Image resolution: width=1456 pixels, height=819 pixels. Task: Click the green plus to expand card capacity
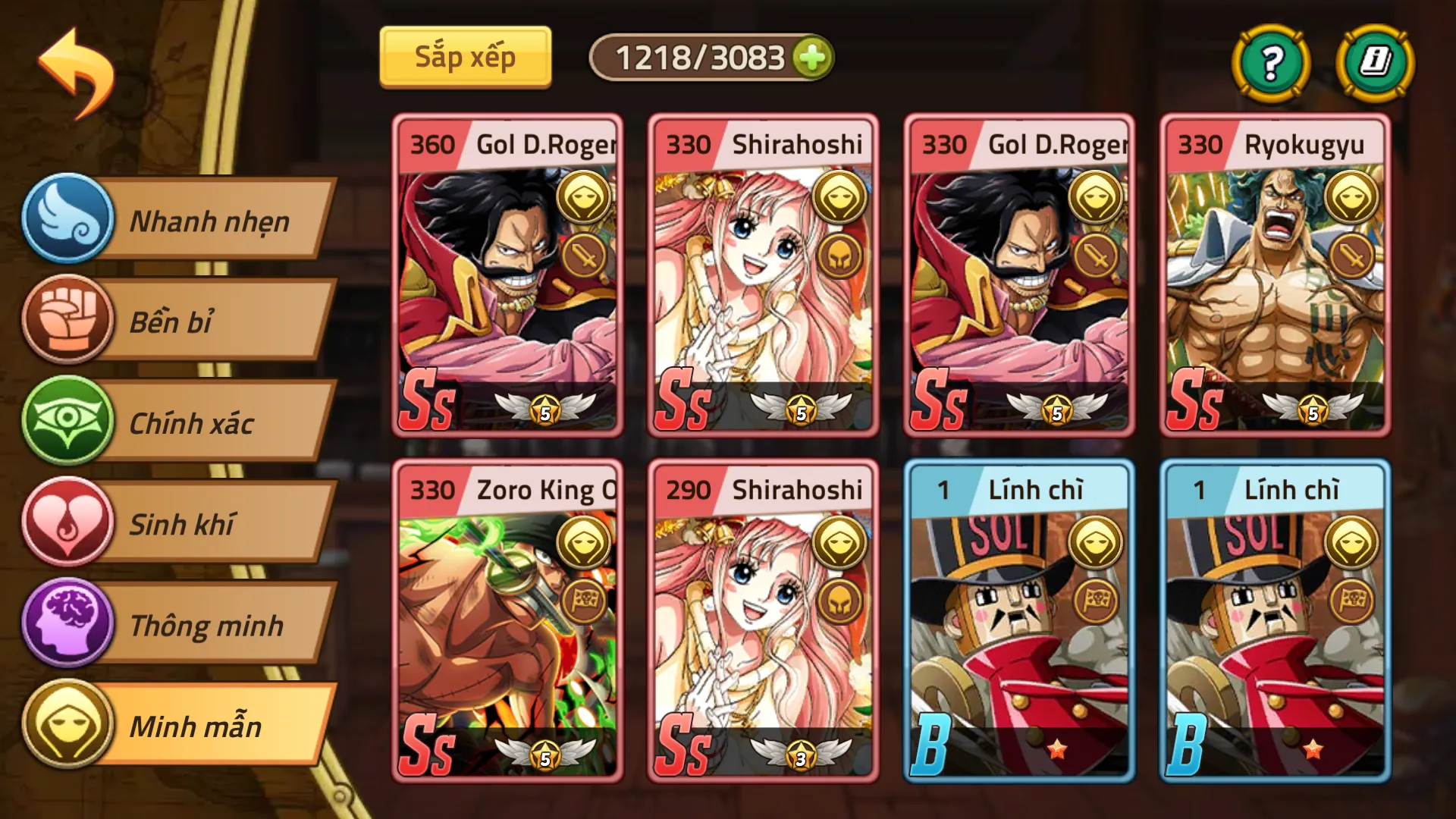tap(811, 56)
